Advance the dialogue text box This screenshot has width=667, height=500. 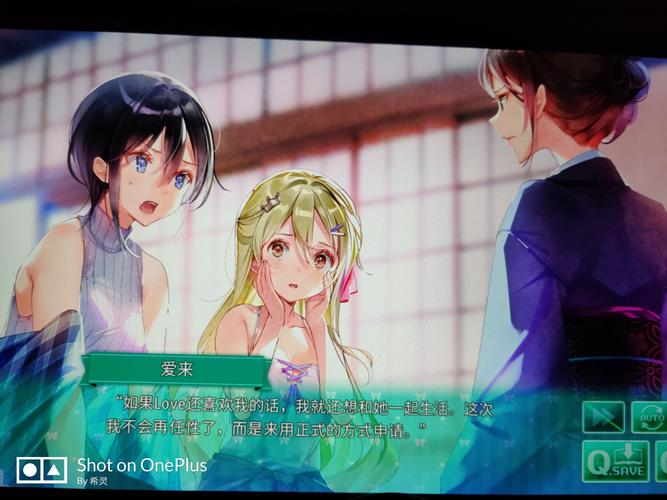[x=300, y=418]
